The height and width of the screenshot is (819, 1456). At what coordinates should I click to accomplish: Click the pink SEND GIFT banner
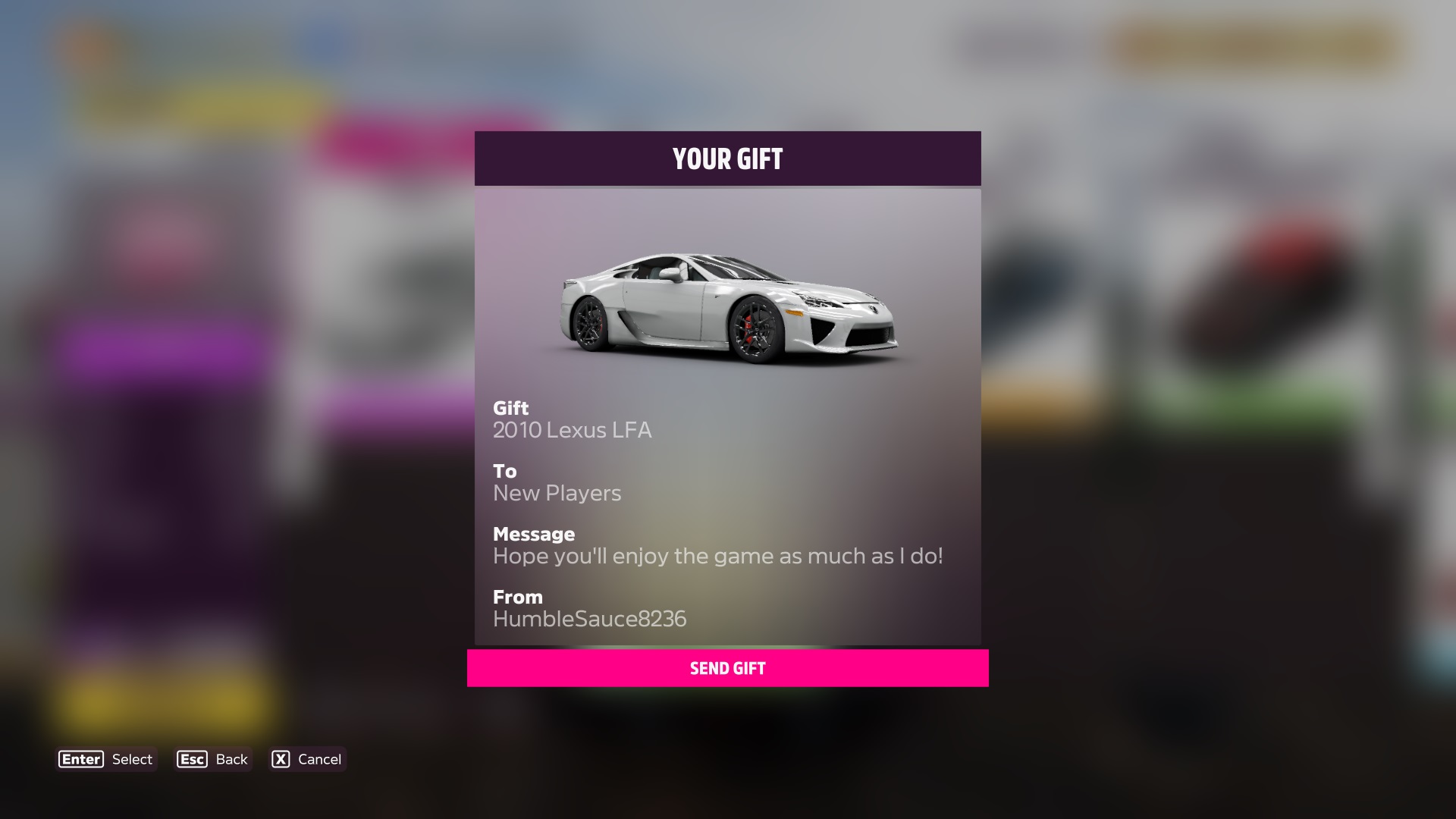[727, 668]
